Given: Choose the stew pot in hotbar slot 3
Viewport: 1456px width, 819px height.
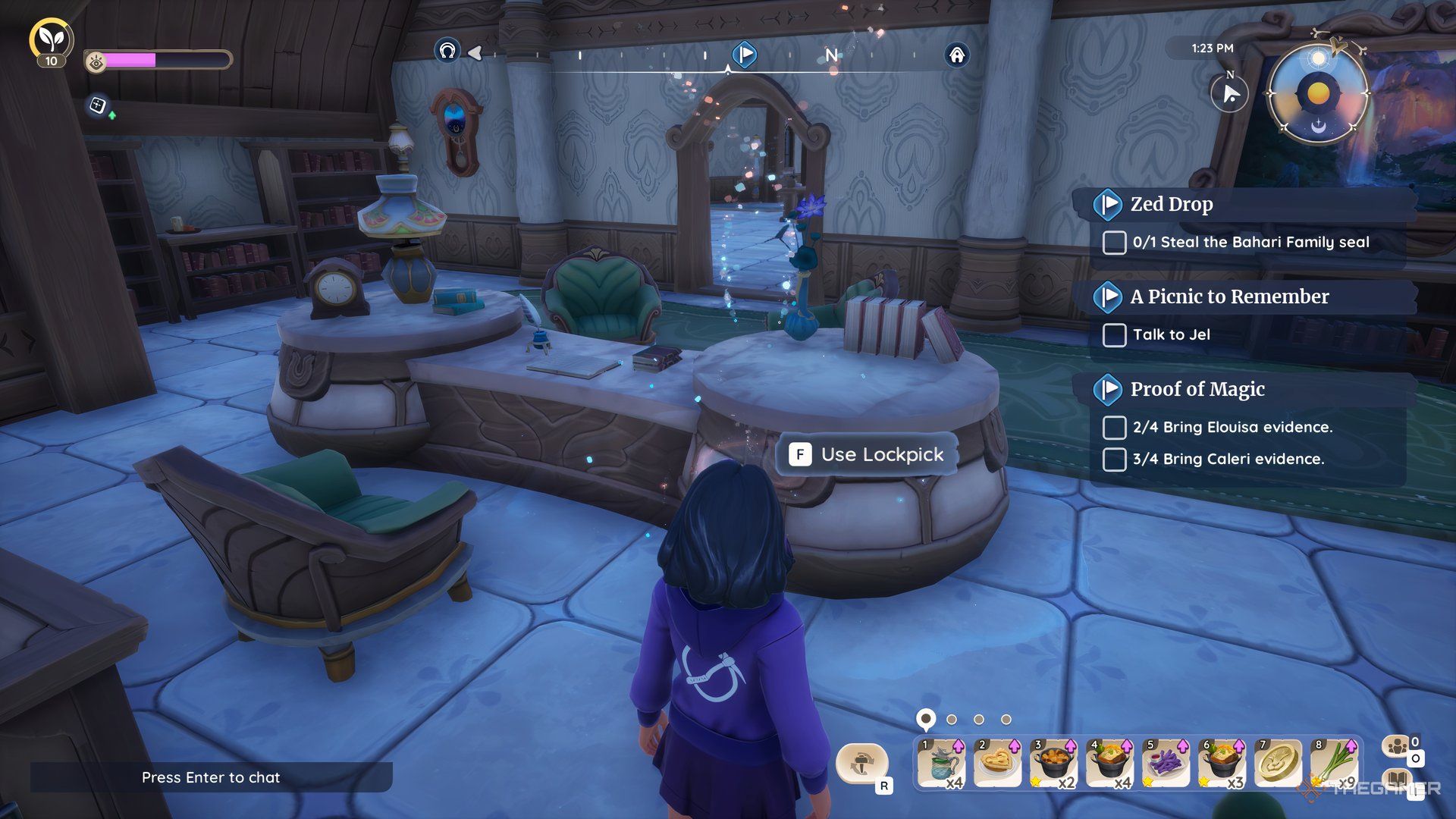Looking at the screenshot, I should (1053, 764).
